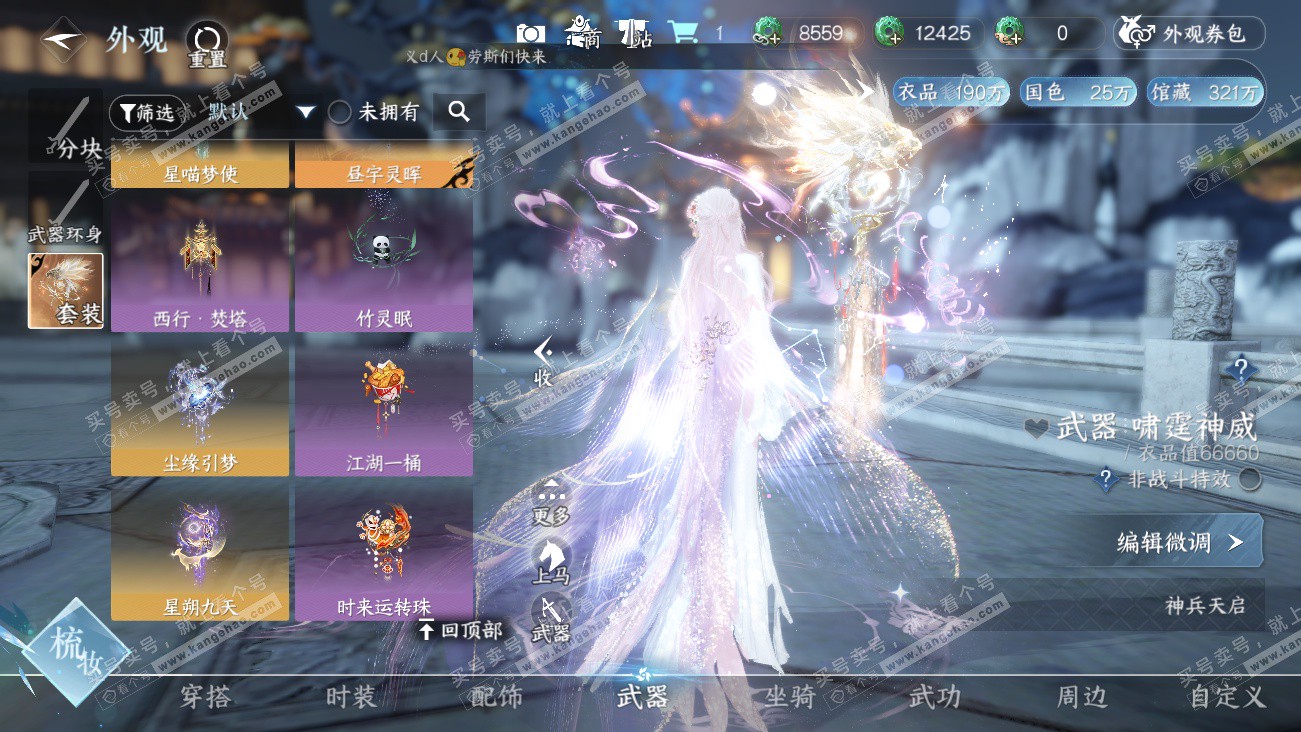Open 编辑微调 fine-tune editor
1301x732 pixels.
[x=1179, y=542]
